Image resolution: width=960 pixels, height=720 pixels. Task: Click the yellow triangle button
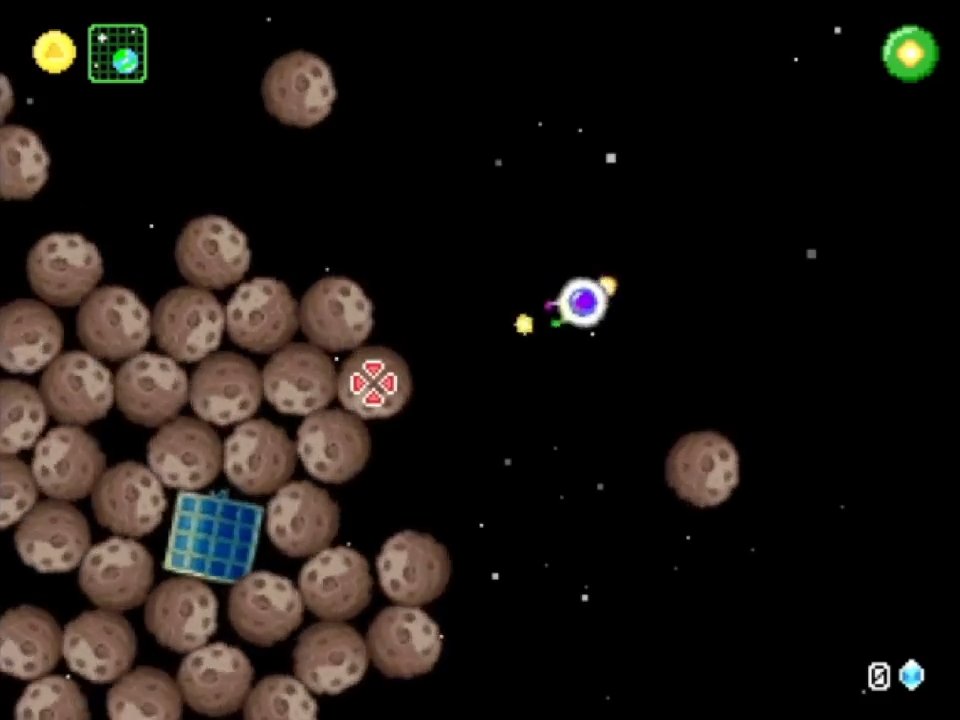[54, 52]
